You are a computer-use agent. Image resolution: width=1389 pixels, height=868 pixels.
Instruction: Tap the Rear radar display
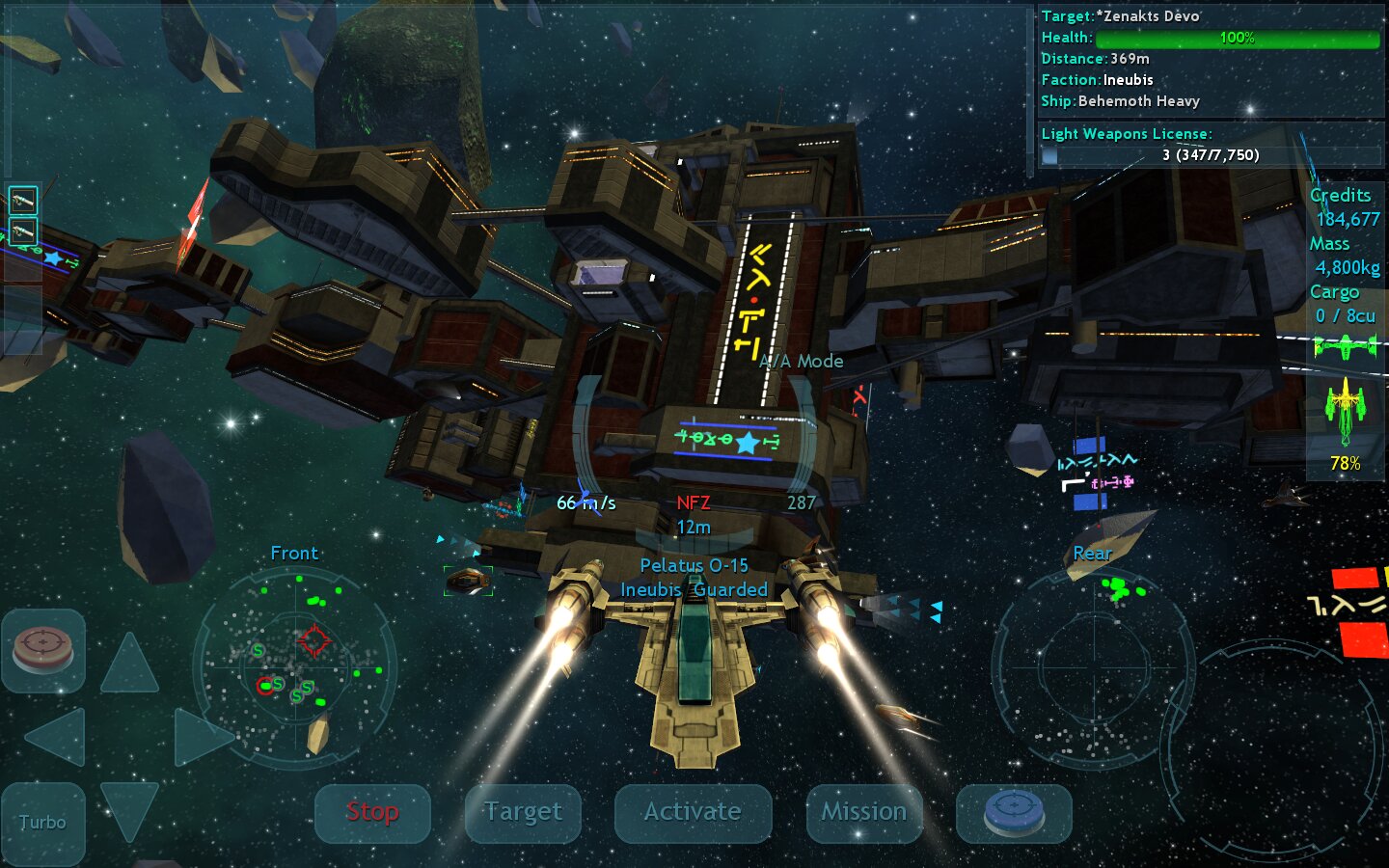(x=1093, y=667)
